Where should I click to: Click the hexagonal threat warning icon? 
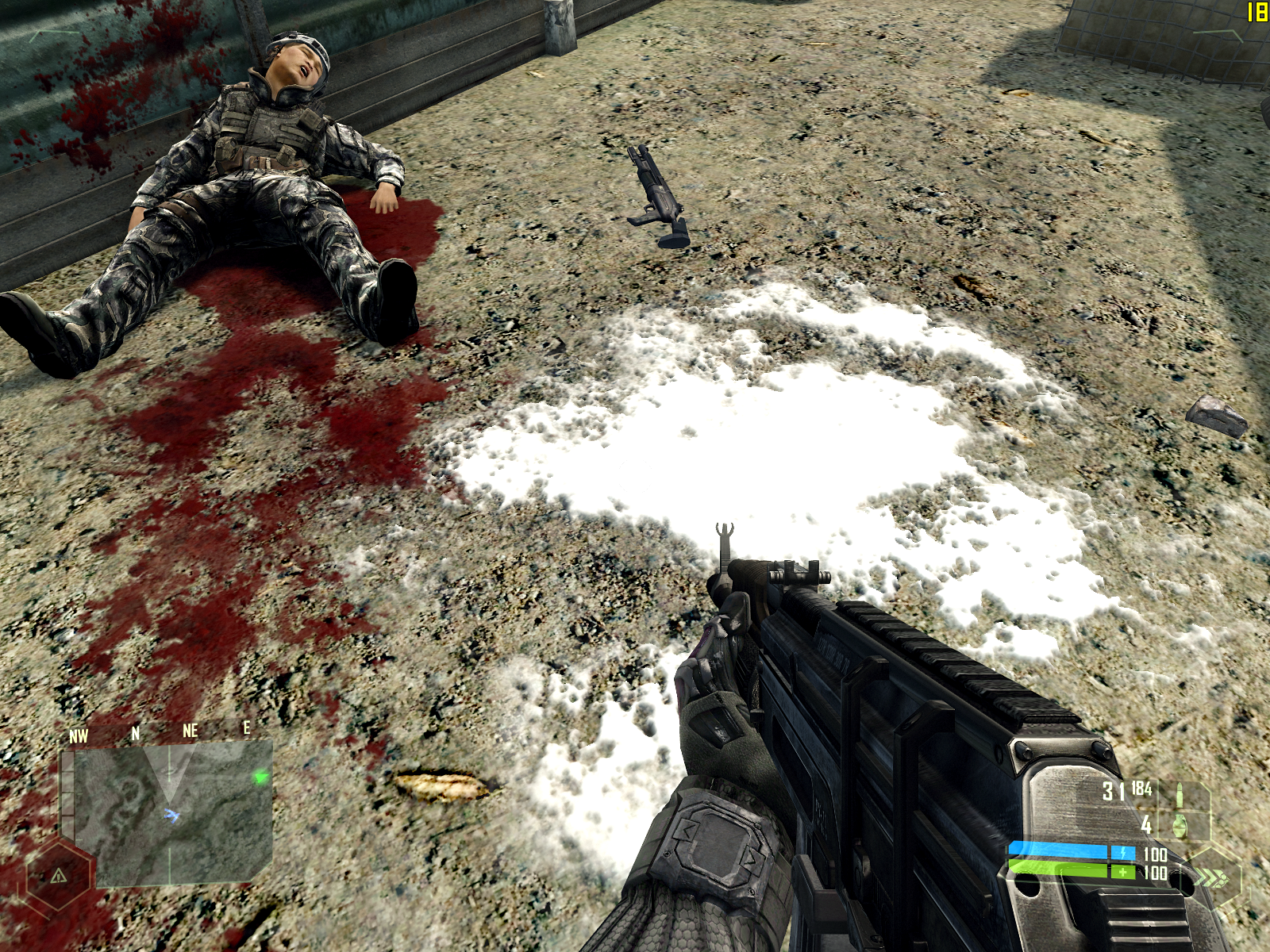(58, 876)
